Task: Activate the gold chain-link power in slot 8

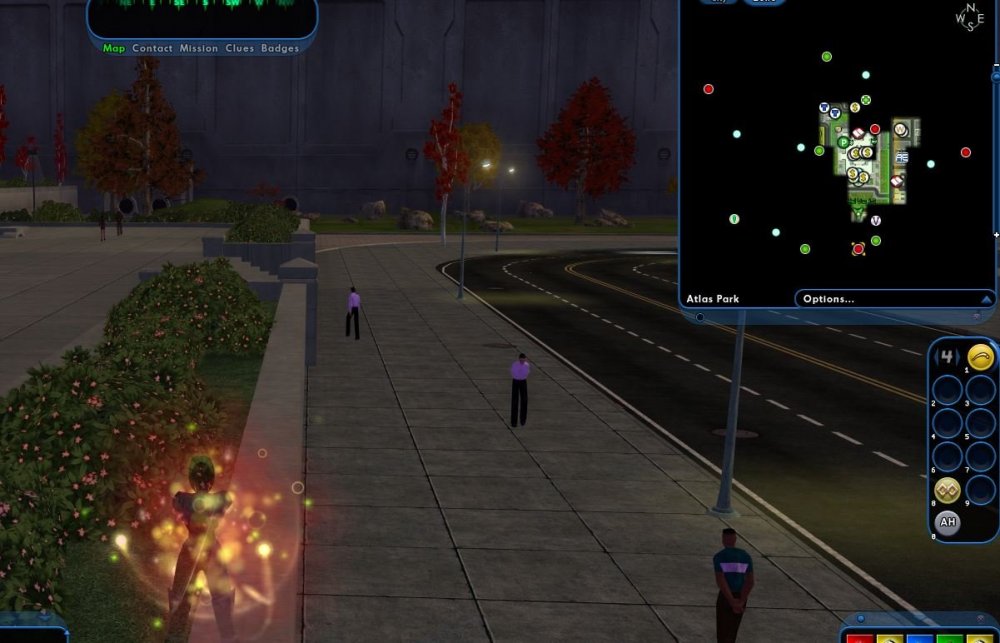Action: (x=947, y=490)
